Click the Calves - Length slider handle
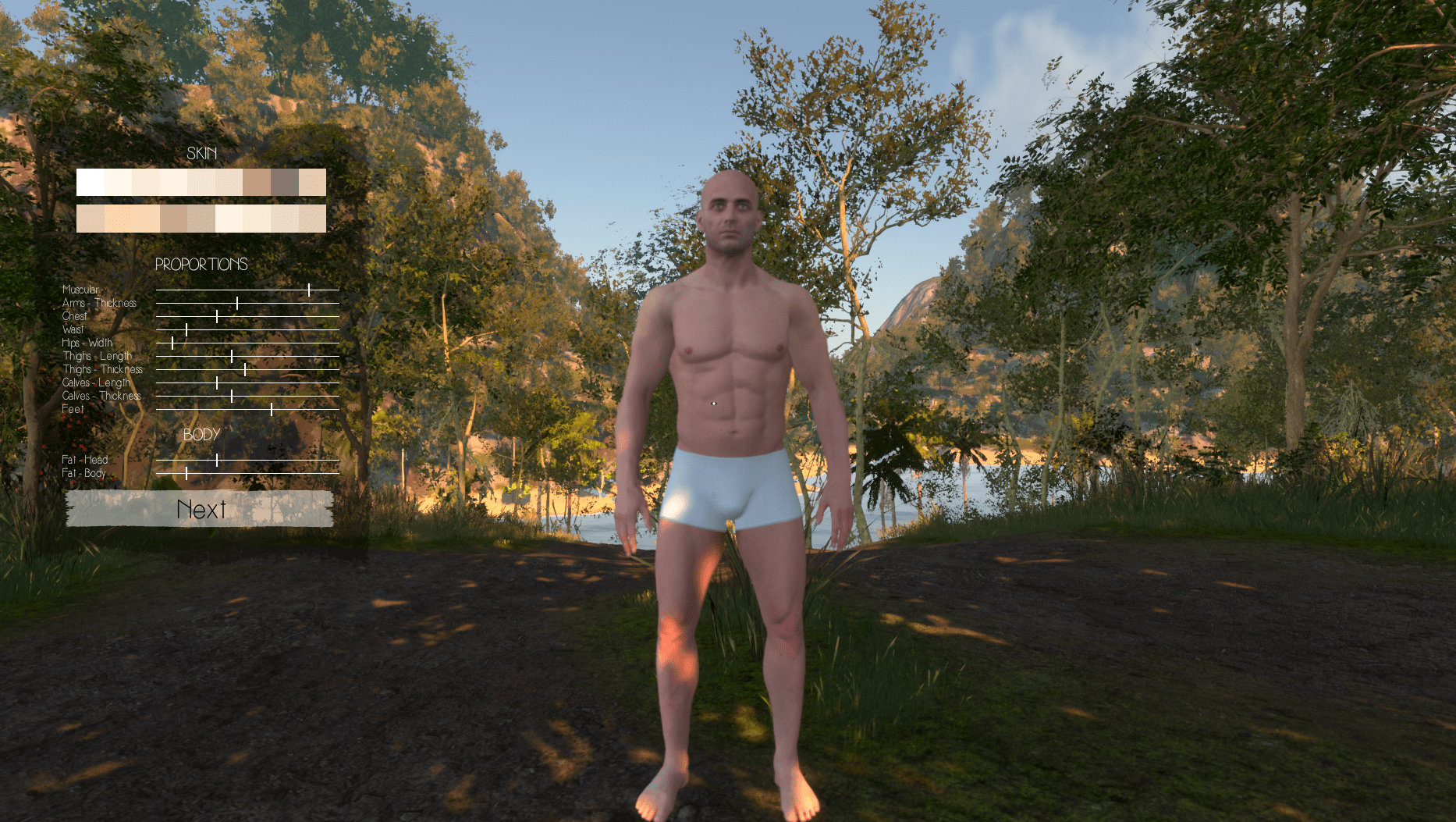 (217, 383)
